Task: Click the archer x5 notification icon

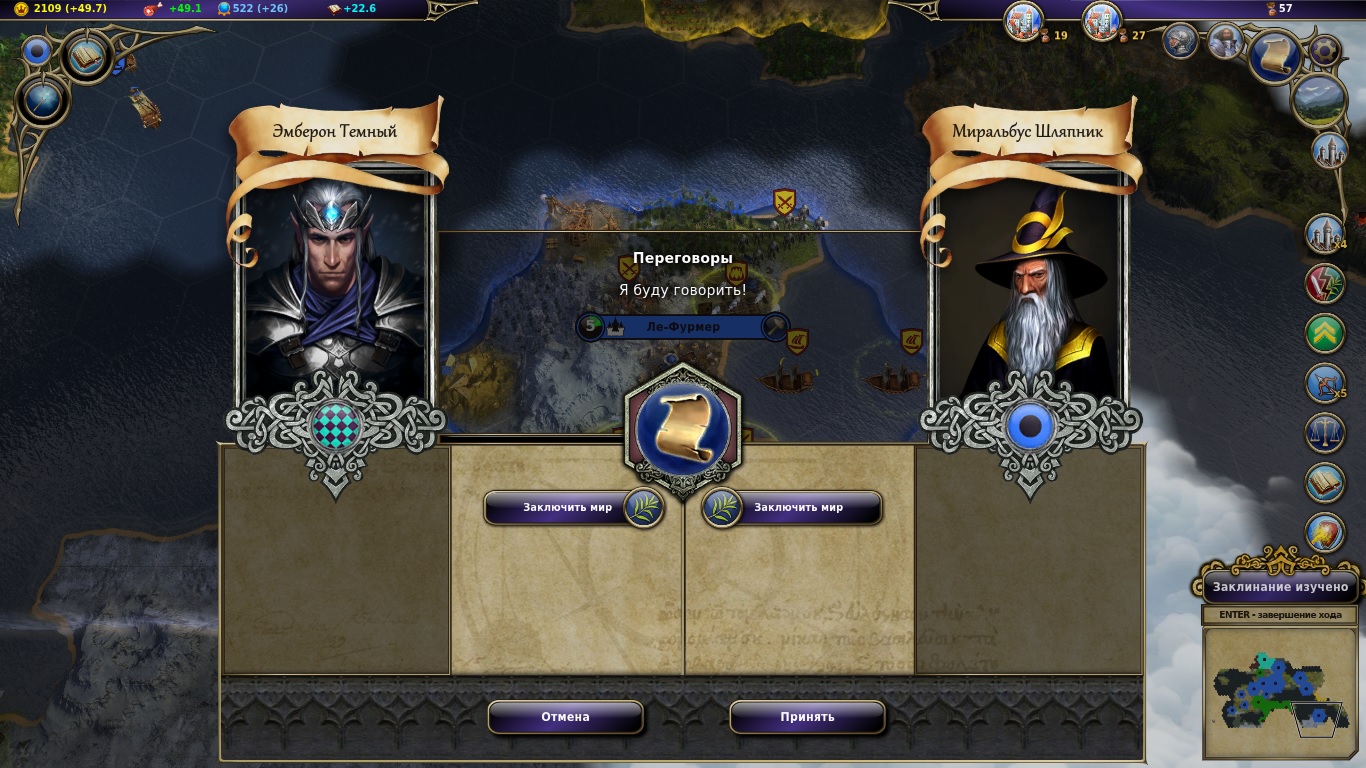Action: pos(1325,384)
